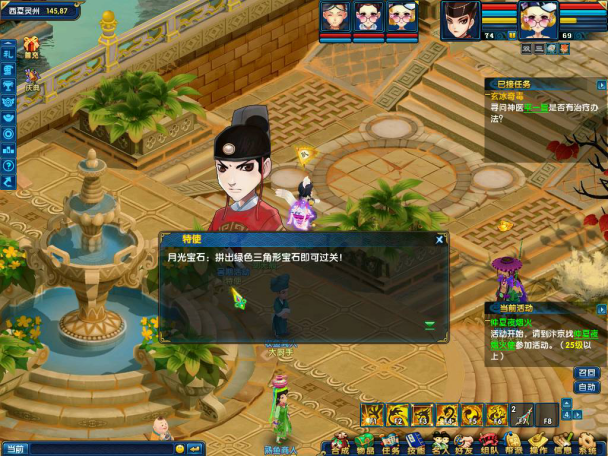This screenshot has width=608, height=456.
Task: Click the 自动 auto button
Action: coord(587,387)
